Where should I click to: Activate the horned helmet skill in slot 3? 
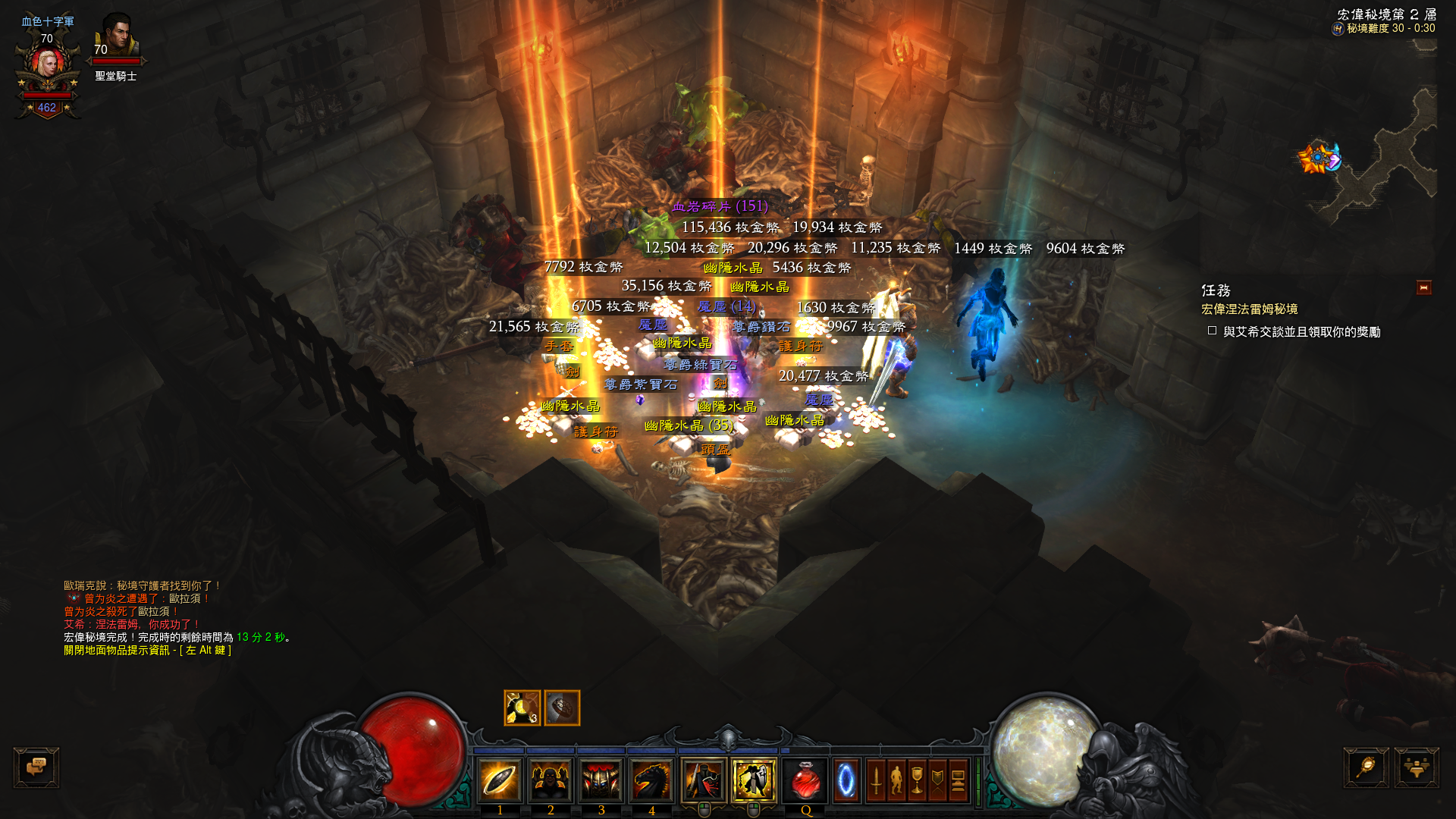[601, 780]
